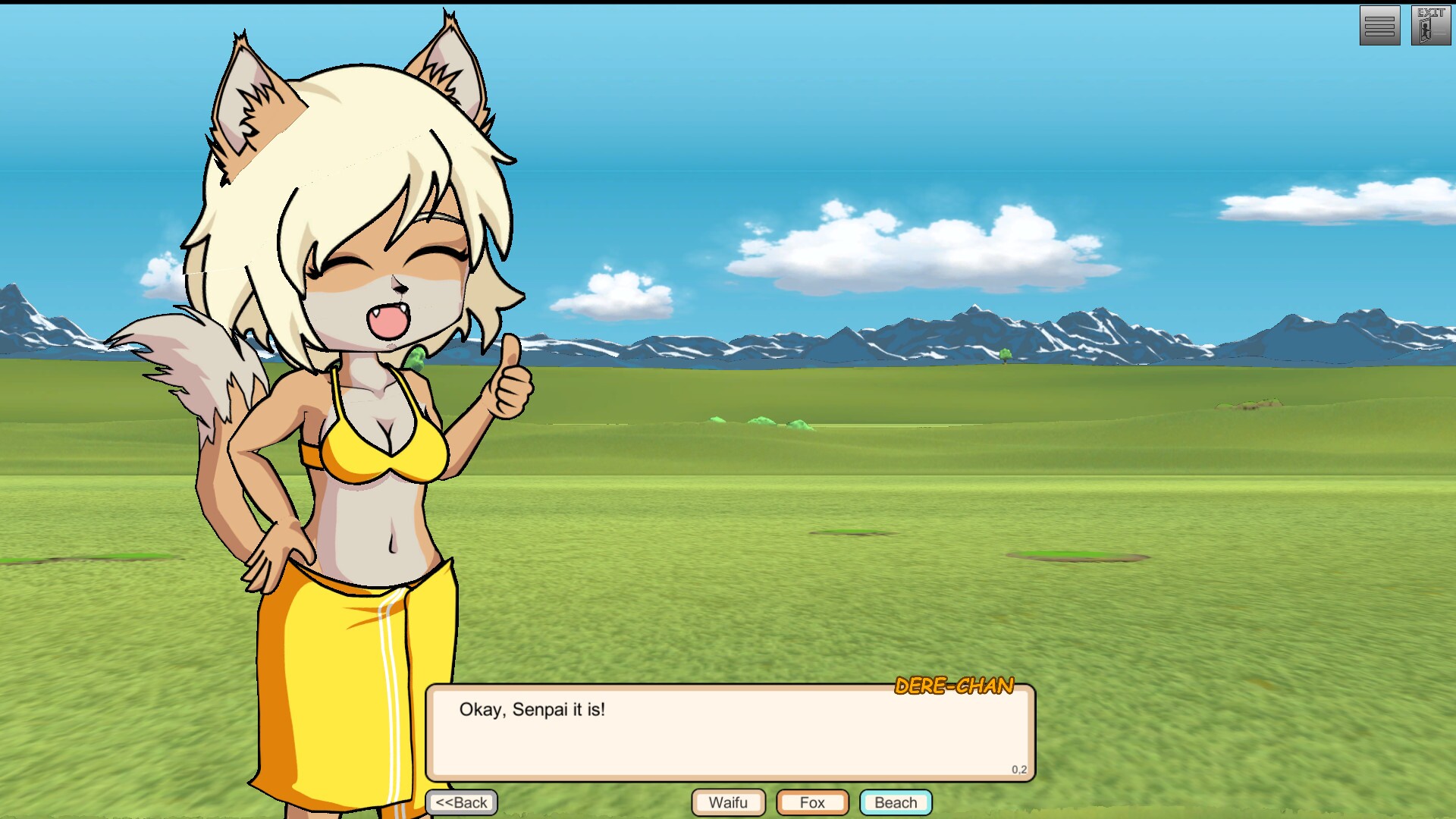
Task: Pick the Beach option
Action: 896,802
